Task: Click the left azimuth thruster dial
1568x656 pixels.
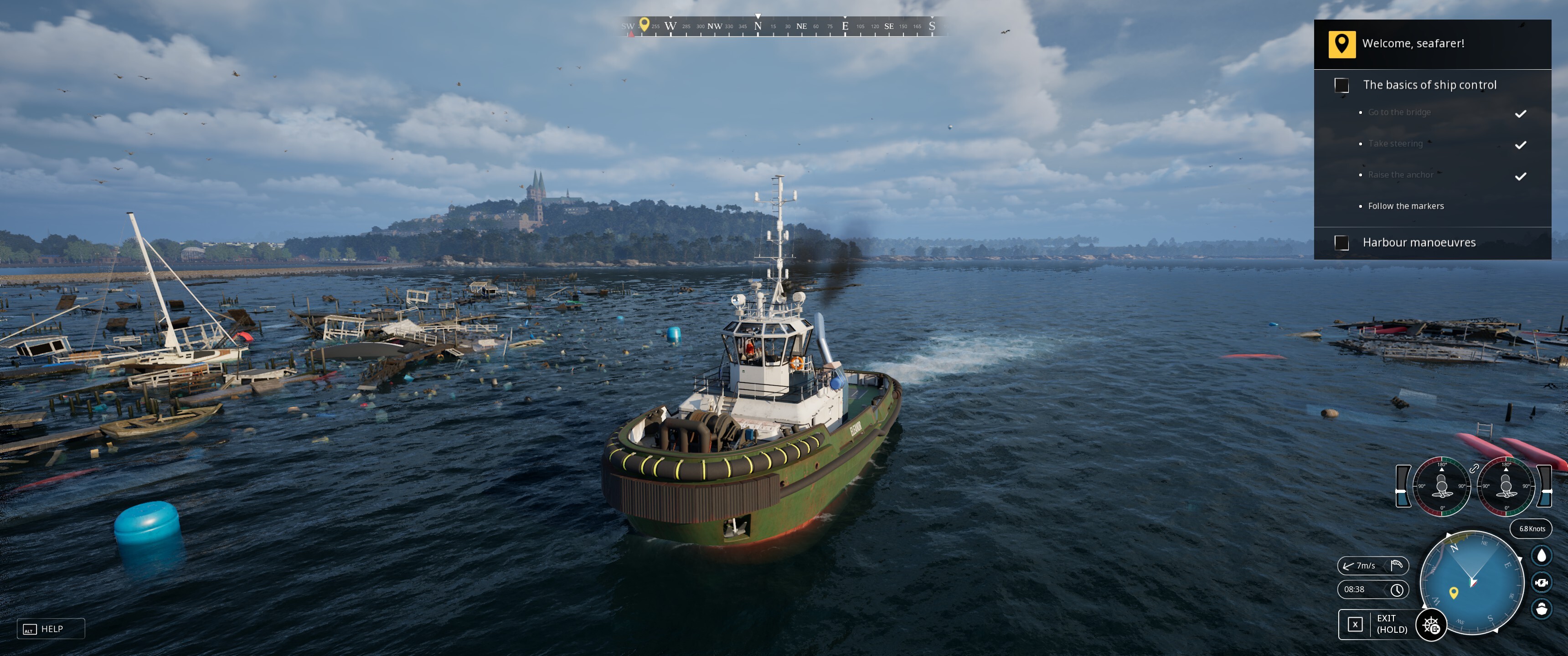Action: pyautogui.click(x=1441, y=486)
